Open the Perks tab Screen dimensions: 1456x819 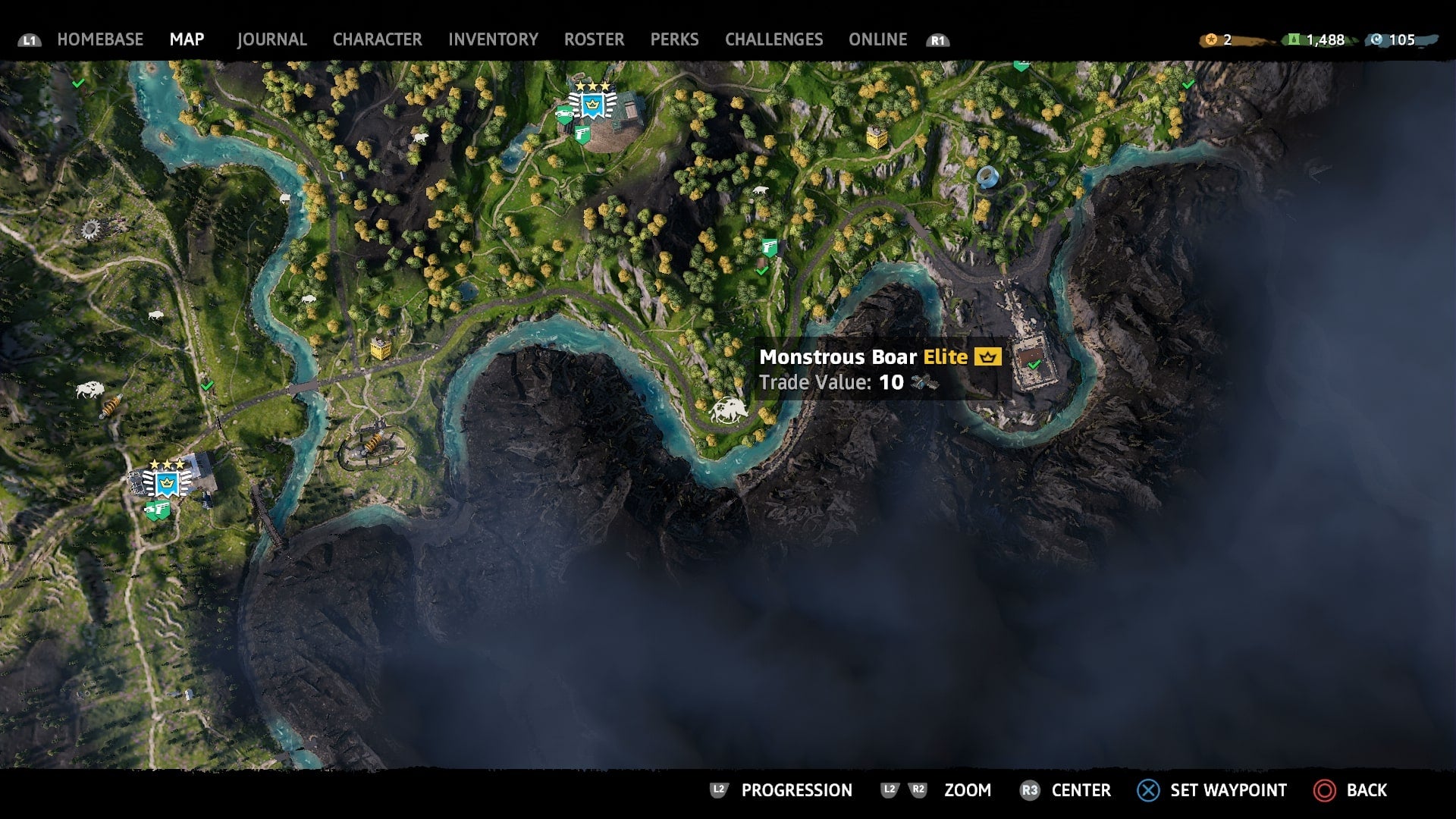coord(674,39)
